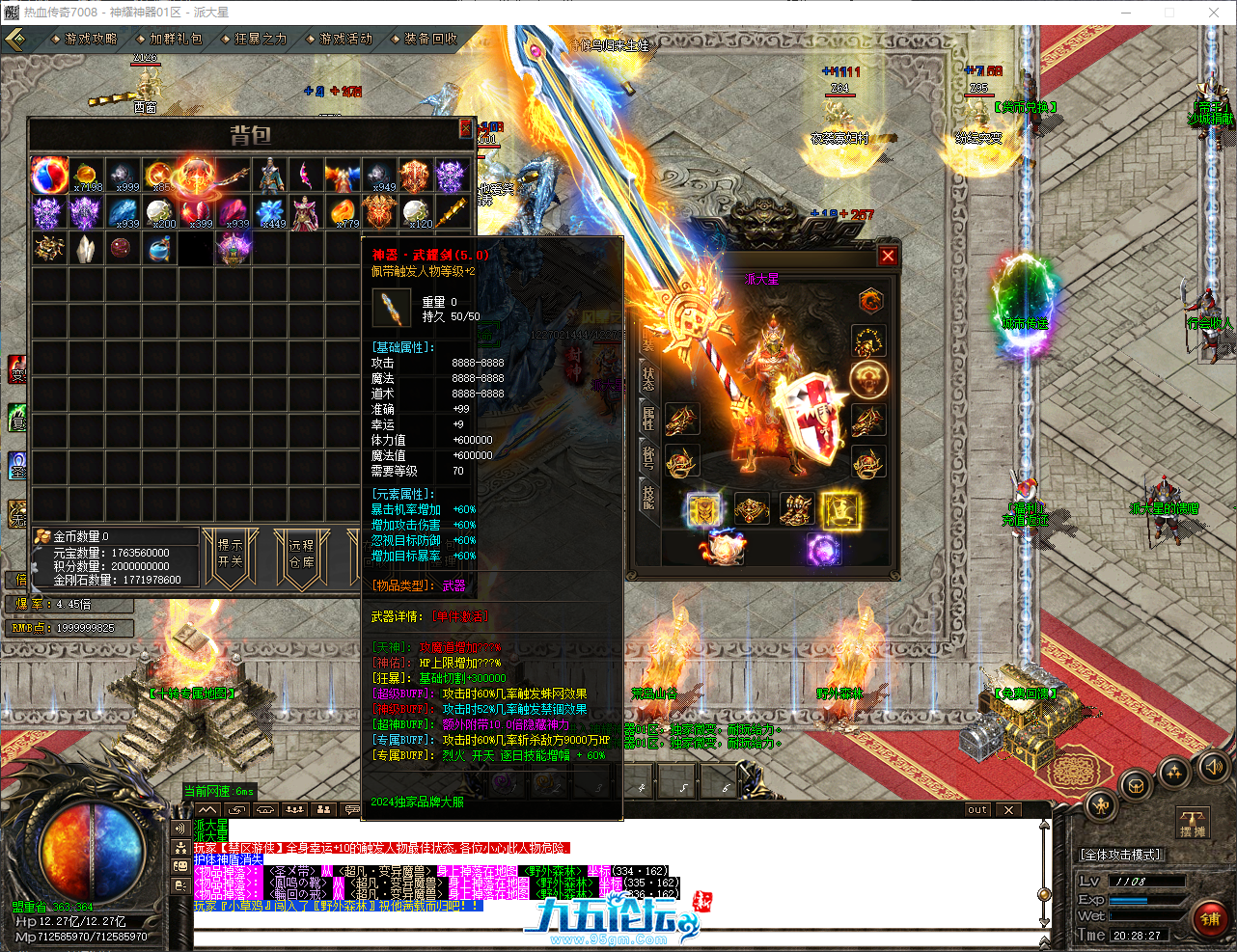Switch to the 属性 tab on character panel
The image size is (1237, 952).
pos(647,420)
